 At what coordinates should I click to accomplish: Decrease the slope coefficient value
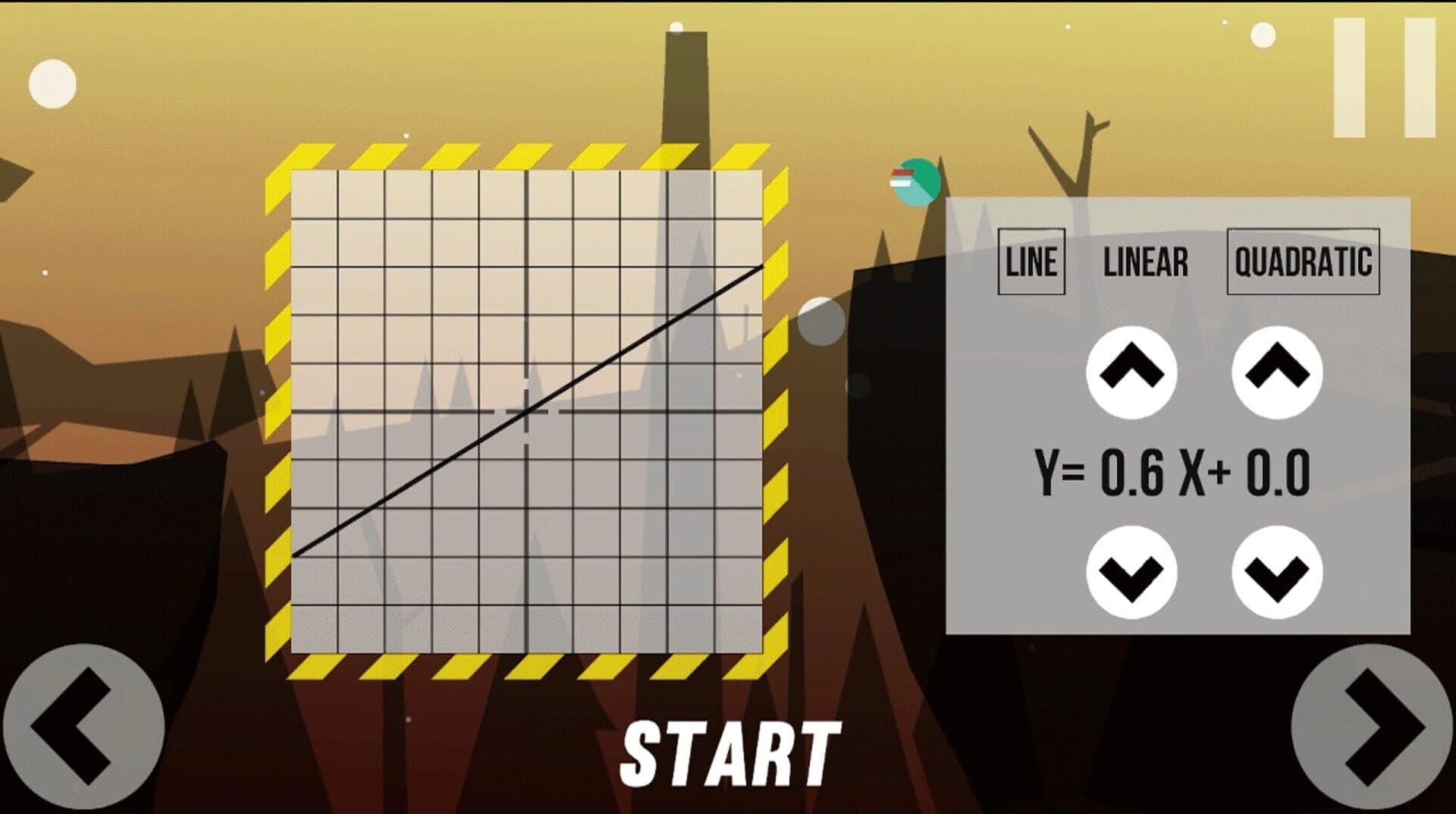tap(1131, 574)
